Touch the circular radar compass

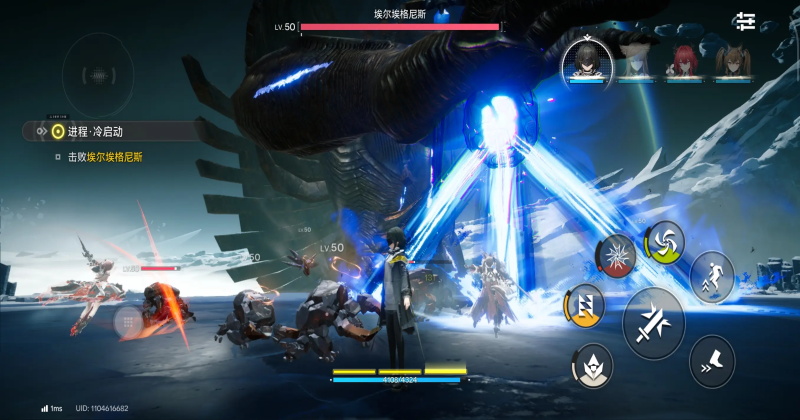pos(96,75)
